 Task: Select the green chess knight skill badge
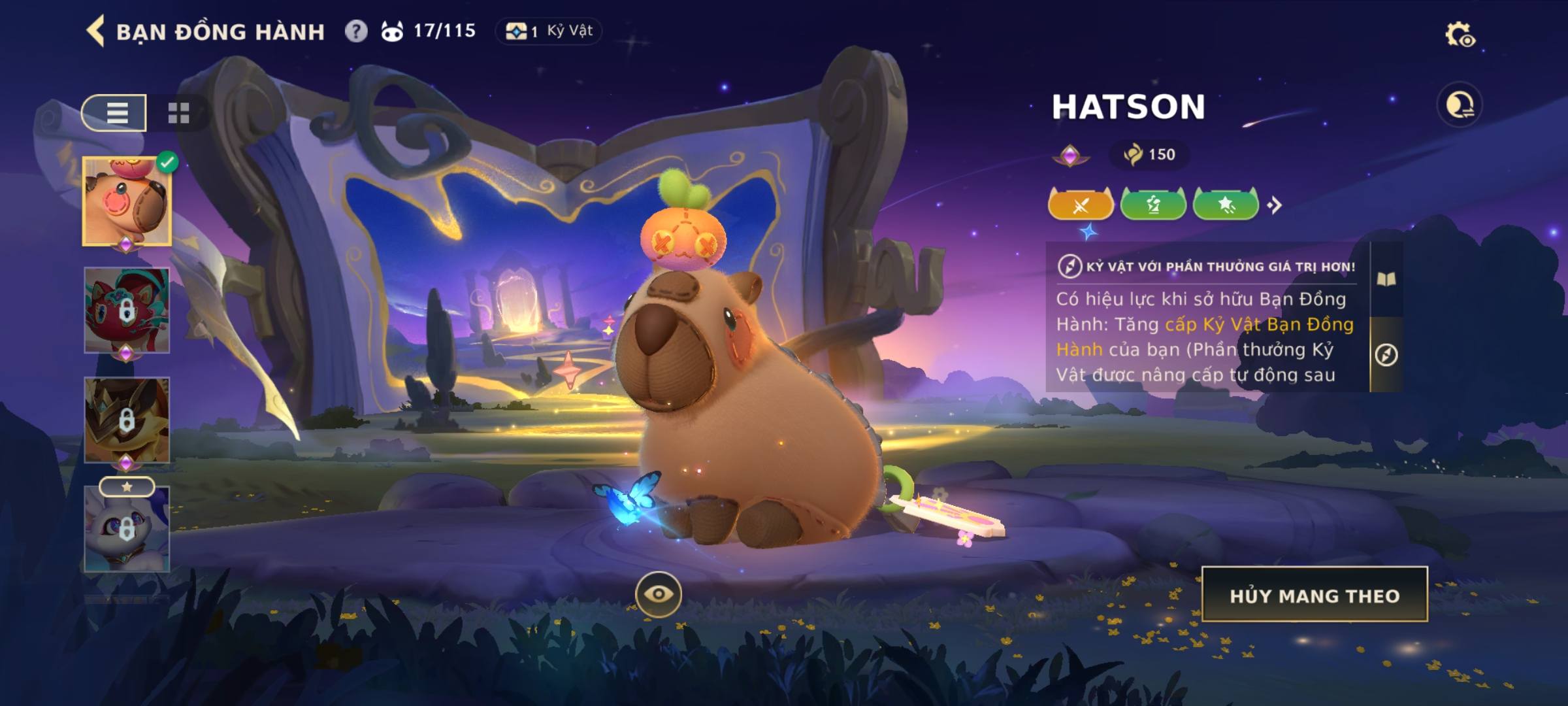click(x=1153, y=205)
